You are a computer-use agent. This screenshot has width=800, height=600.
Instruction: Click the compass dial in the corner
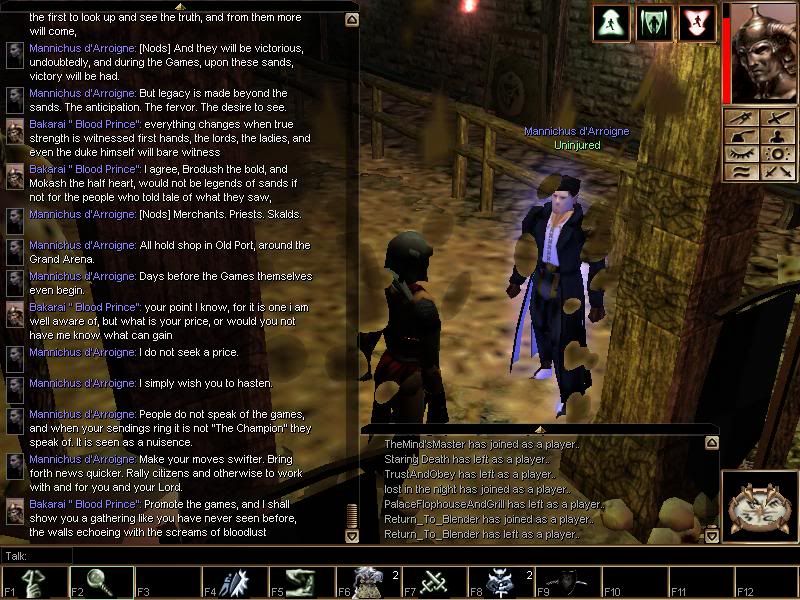pyautogui.click(x=759, y=507)
